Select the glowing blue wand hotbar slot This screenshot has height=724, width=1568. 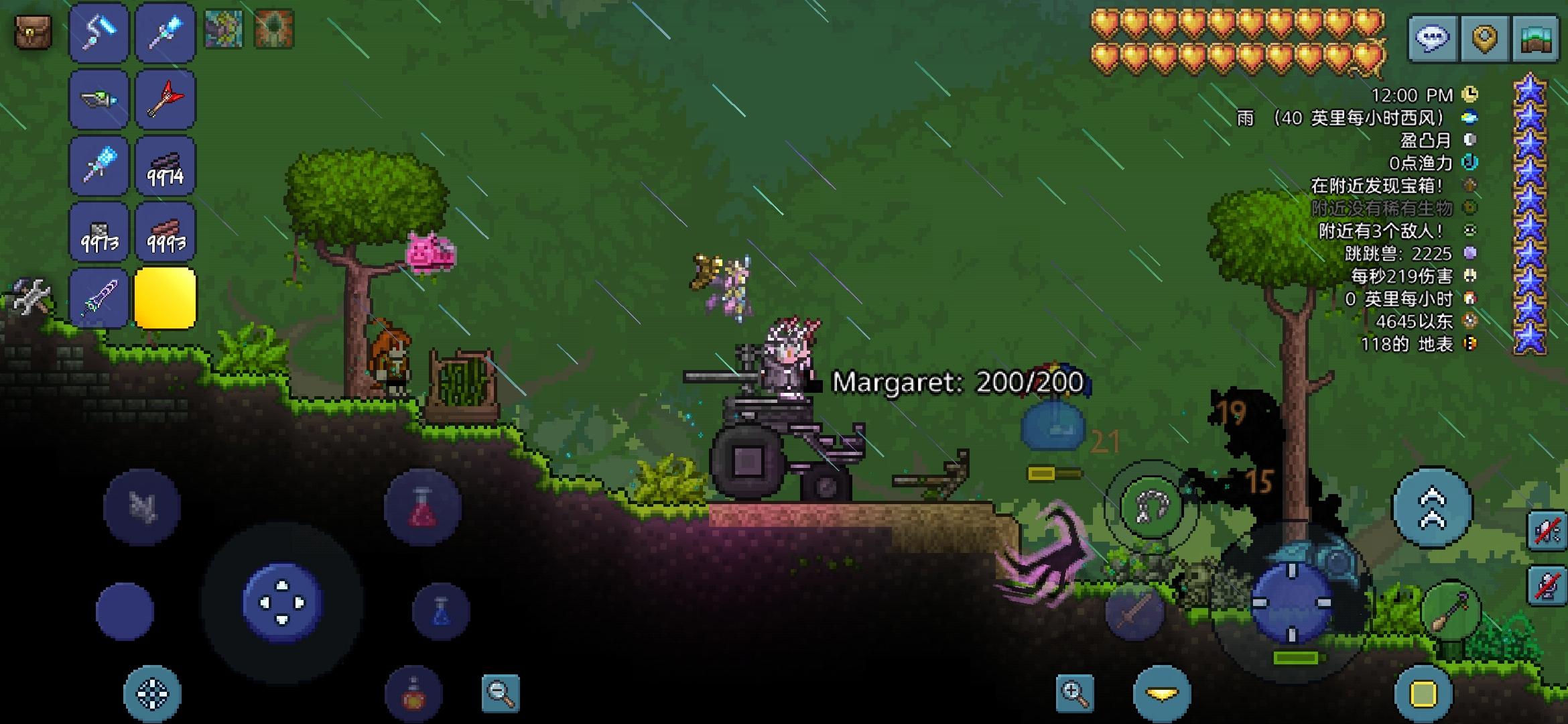(x=165, y=32)
